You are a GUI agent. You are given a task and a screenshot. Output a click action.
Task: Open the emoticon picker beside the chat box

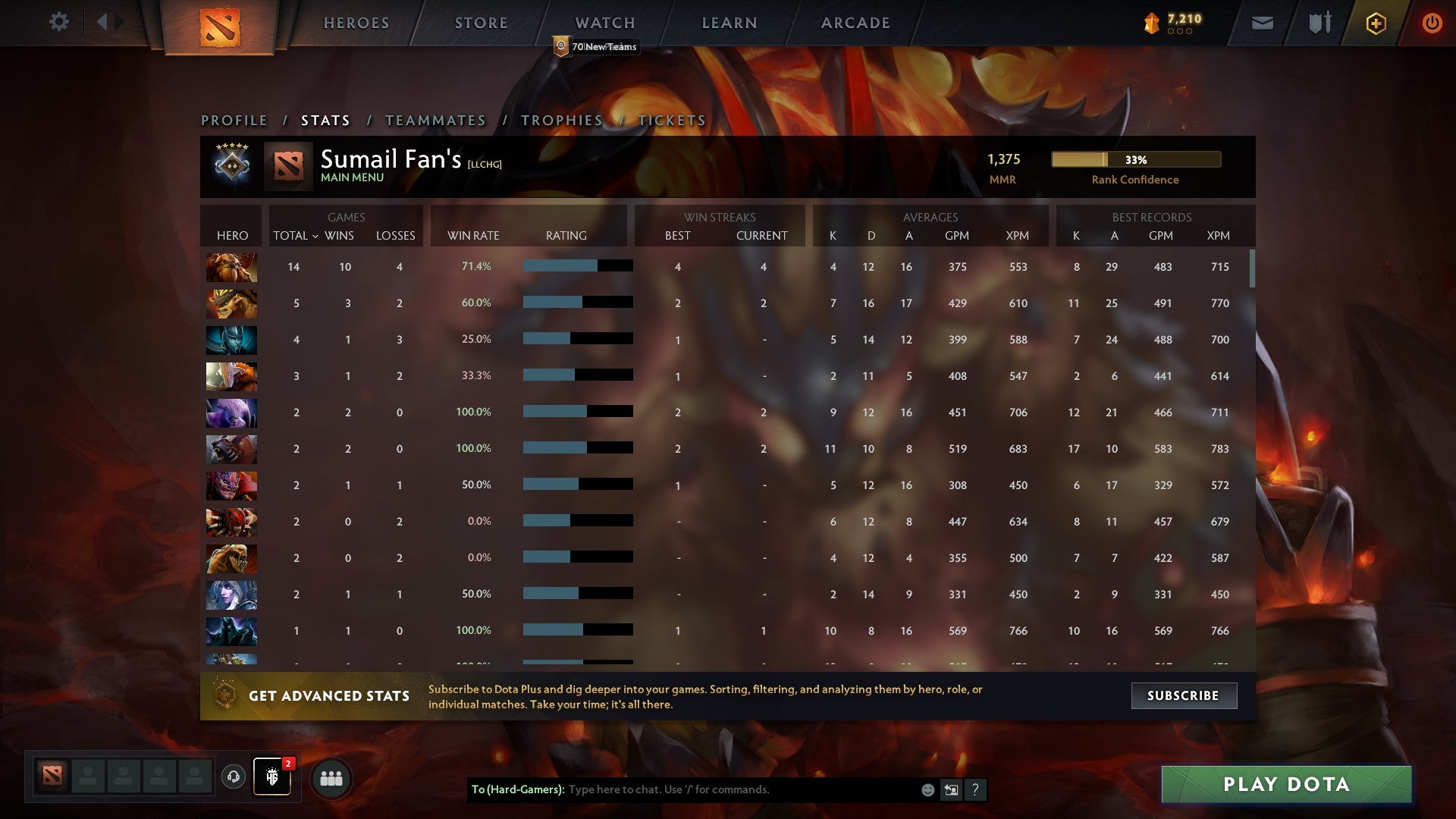pos(927,790)
